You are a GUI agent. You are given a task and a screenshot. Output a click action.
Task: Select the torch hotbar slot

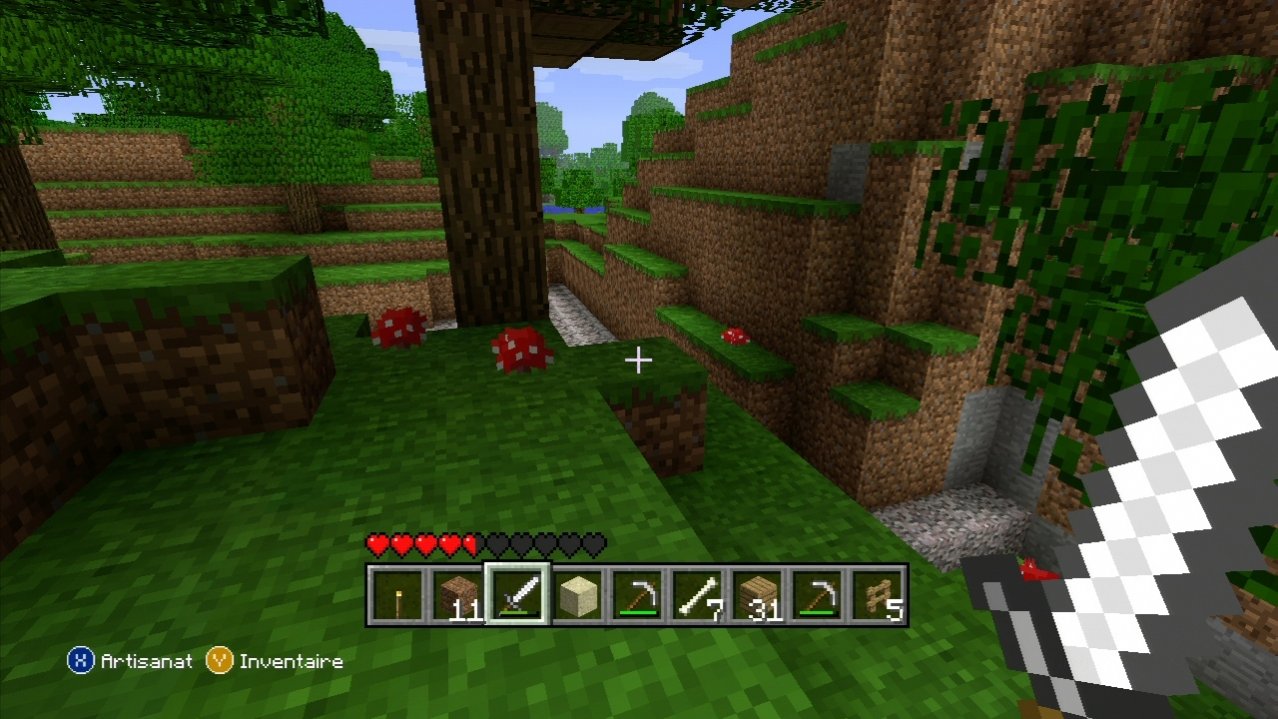[397, 596]
